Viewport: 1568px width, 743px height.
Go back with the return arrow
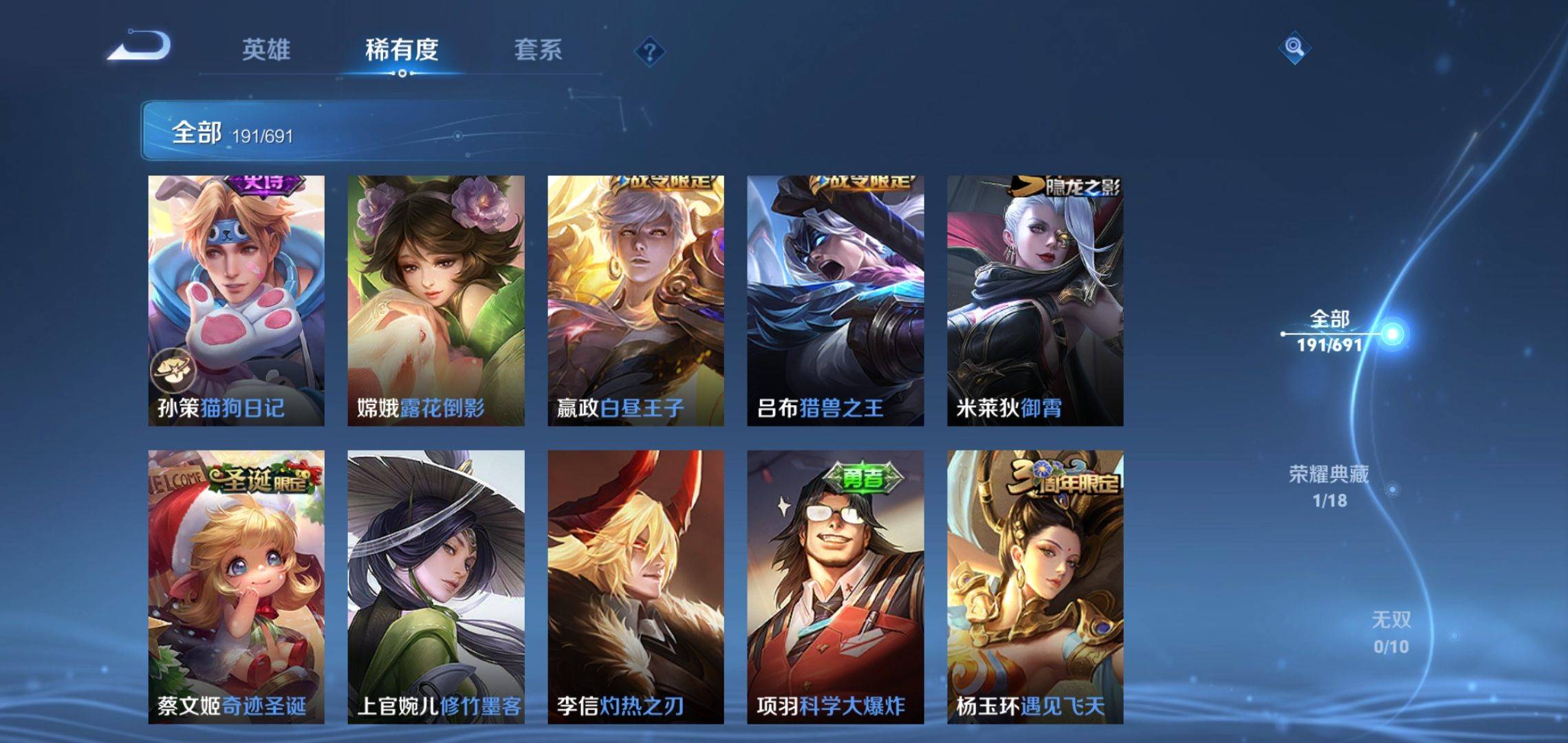tap(140, 47)
